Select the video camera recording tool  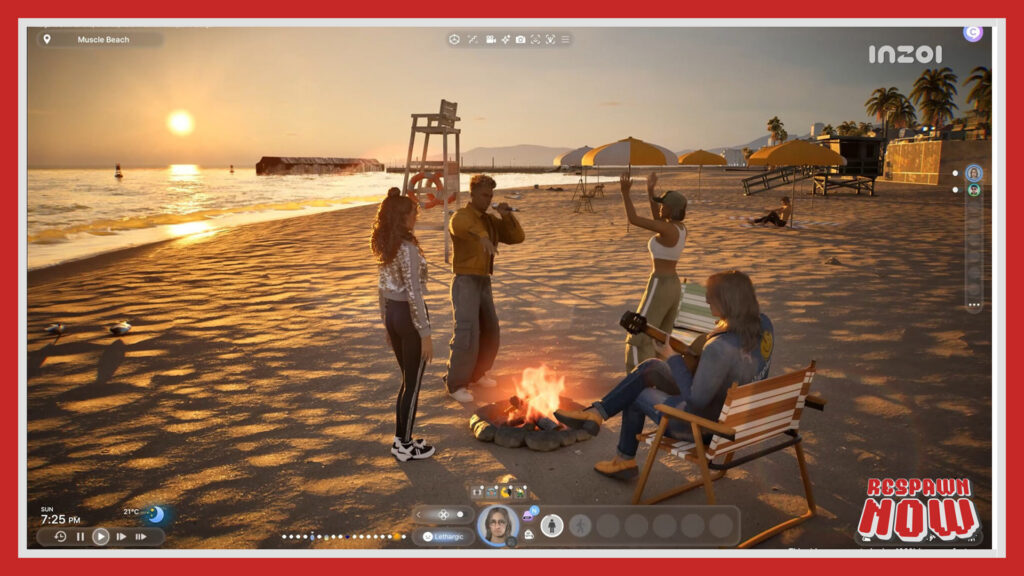[x=490, y=39]
